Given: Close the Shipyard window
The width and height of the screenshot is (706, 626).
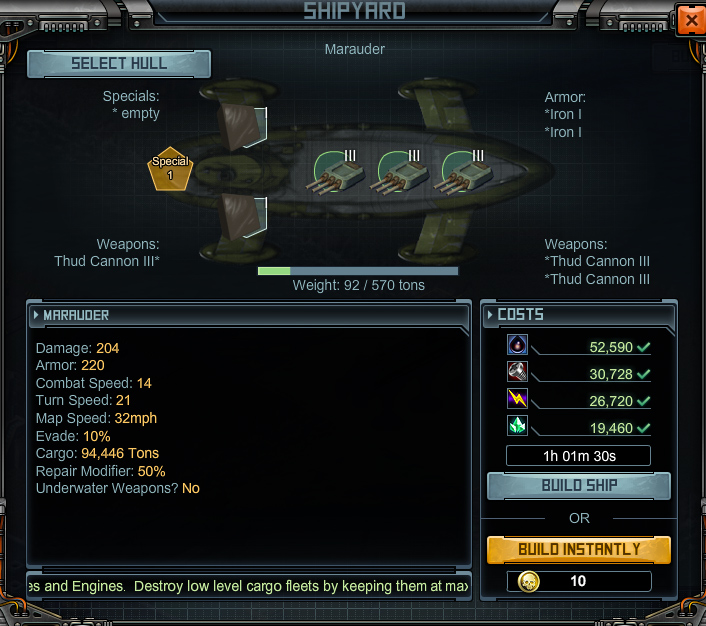Looking at the screenshot, I should [x=690, y=19].
